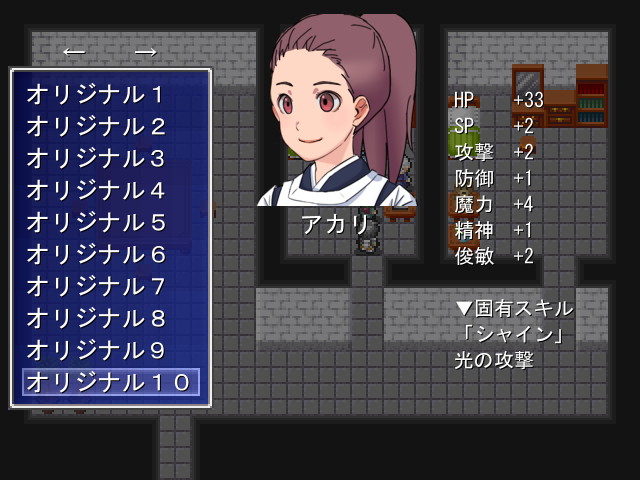Screen dimensions: 640x480
Task: Choose the オリジナル２ entry
Action: coord(109,126)
